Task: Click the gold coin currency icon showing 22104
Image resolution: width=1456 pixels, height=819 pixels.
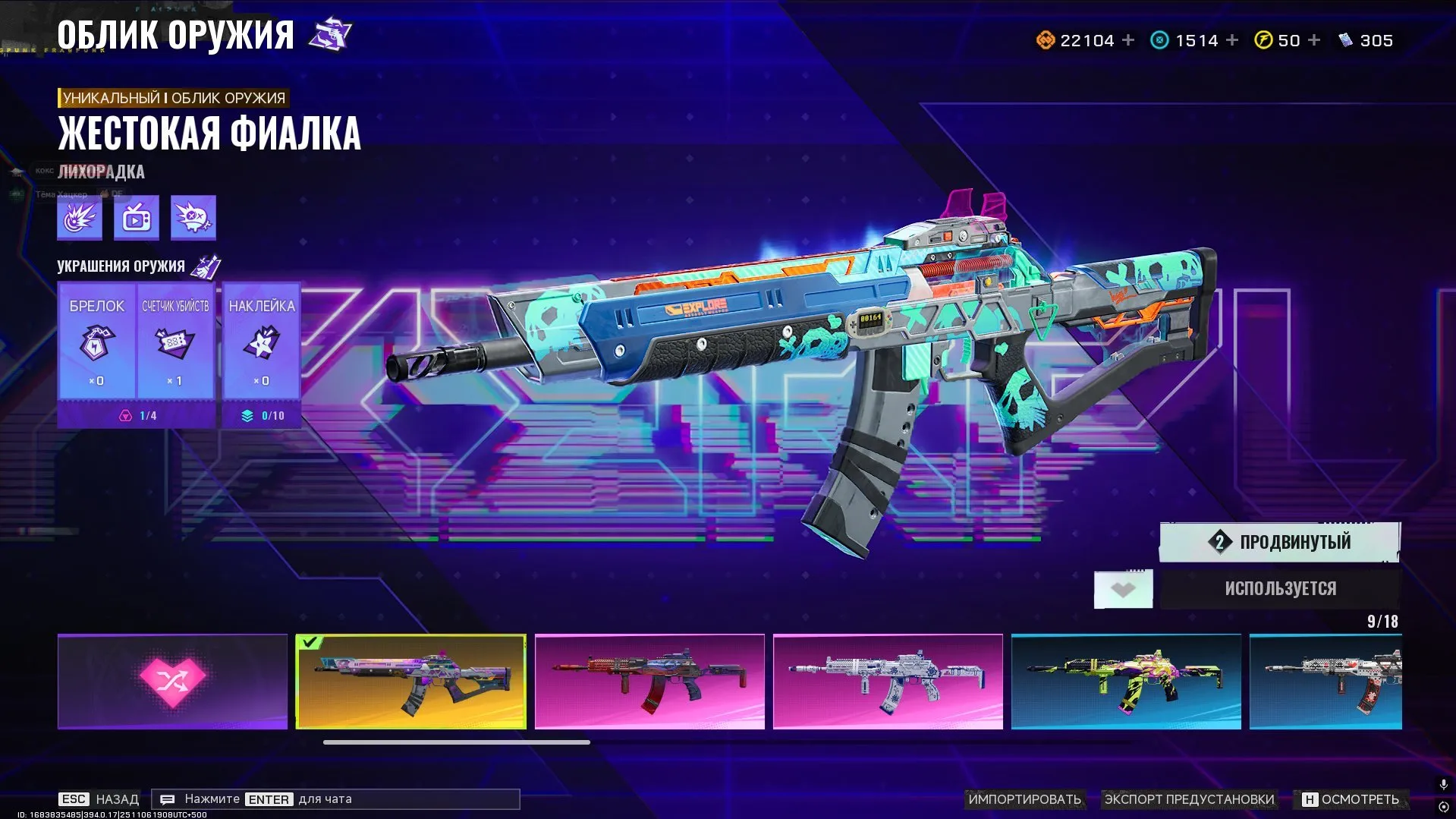Action: pyautogui.click(x=1045, y=39)
